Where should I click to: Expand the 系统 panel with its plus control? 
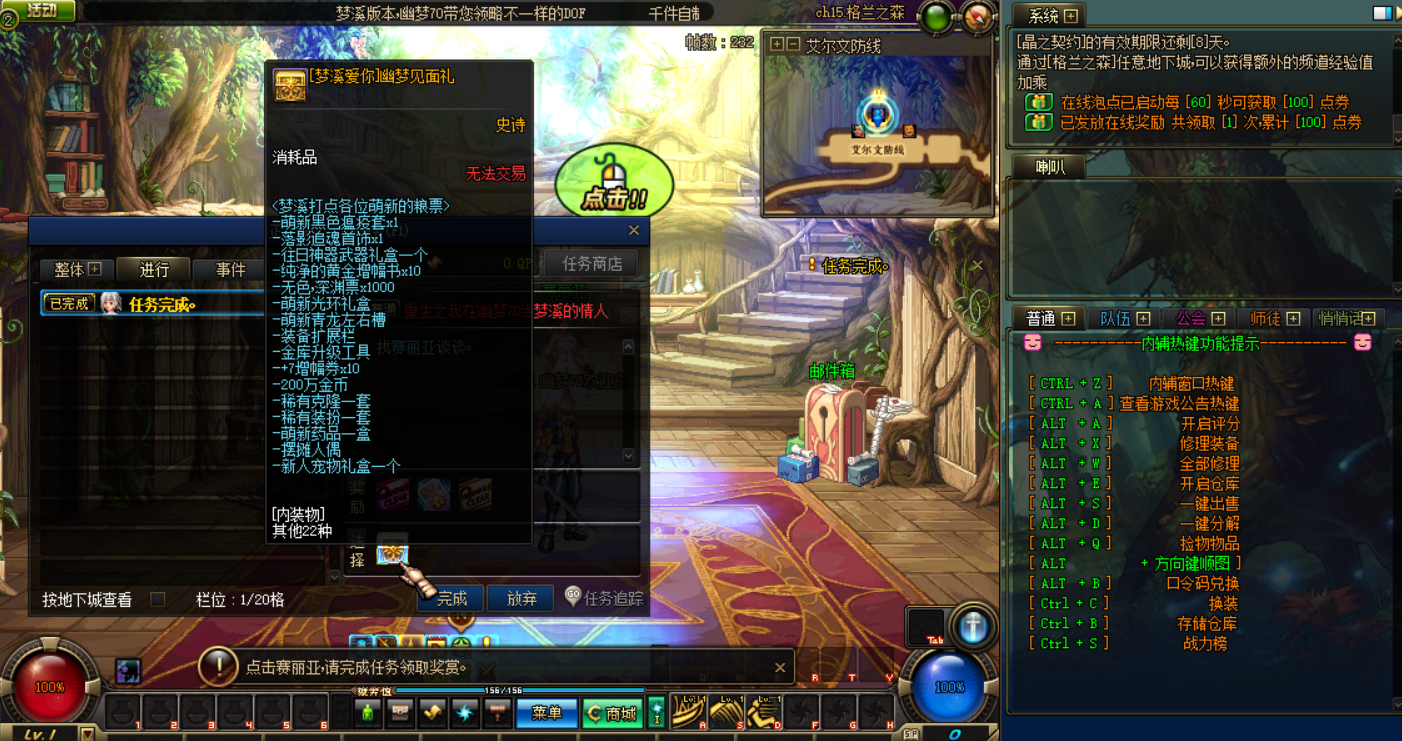click(1072, 15)
